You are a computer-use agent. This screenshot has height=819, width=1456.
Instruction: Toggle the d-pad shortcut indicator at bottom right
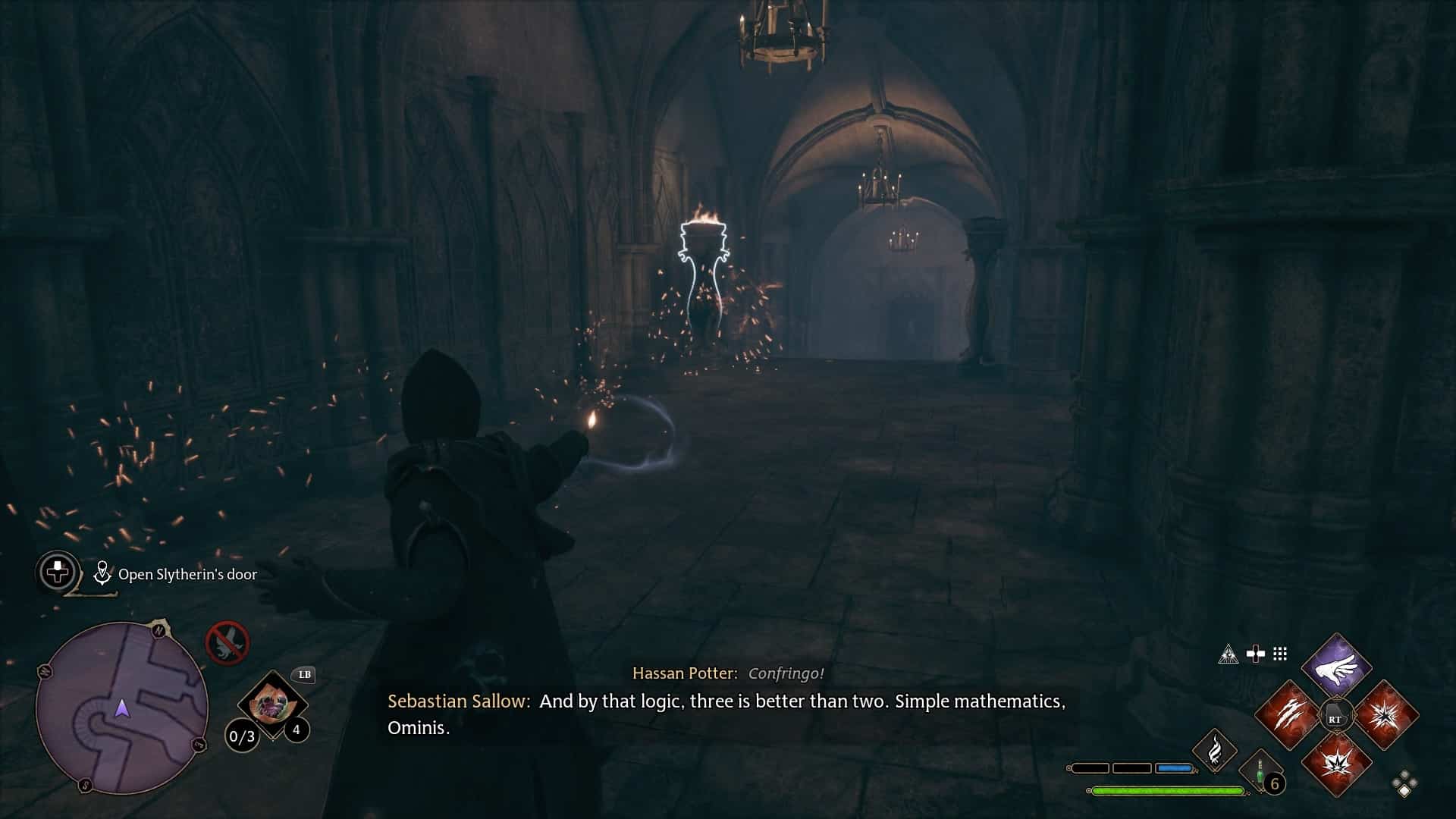point(1404,784)
